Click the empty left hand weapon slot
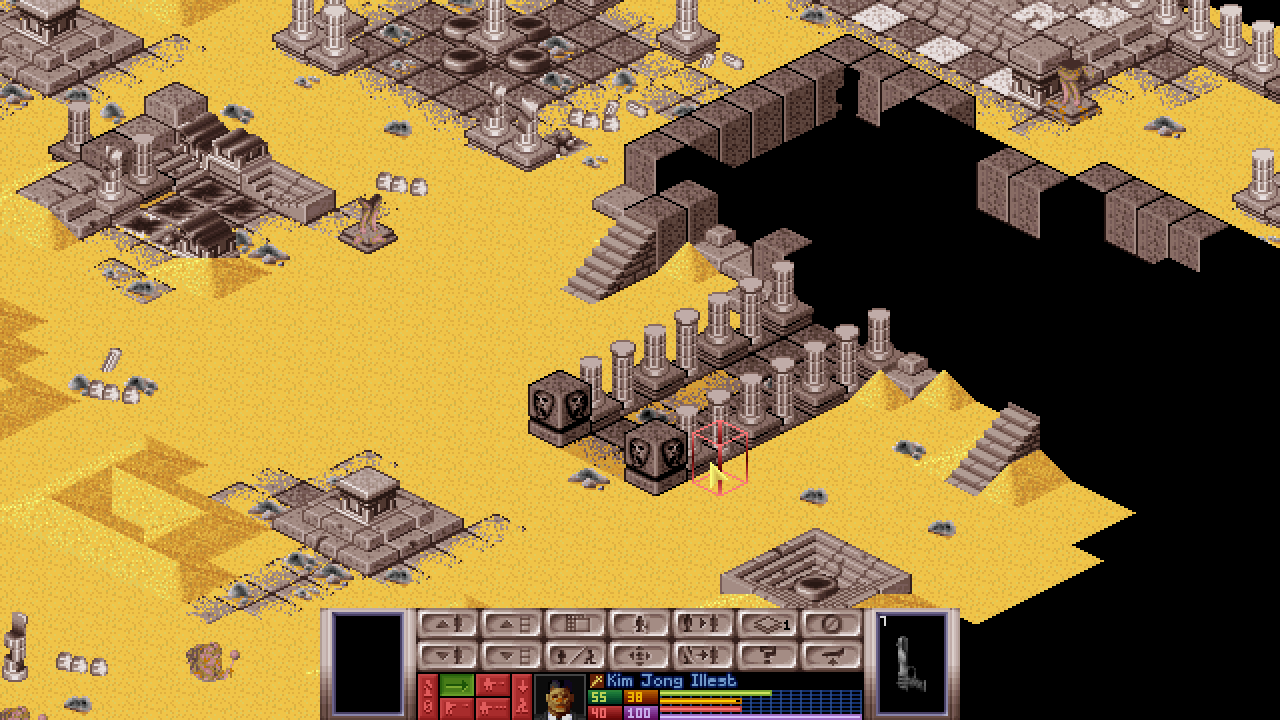The image size is (1280, 720). 368,662
